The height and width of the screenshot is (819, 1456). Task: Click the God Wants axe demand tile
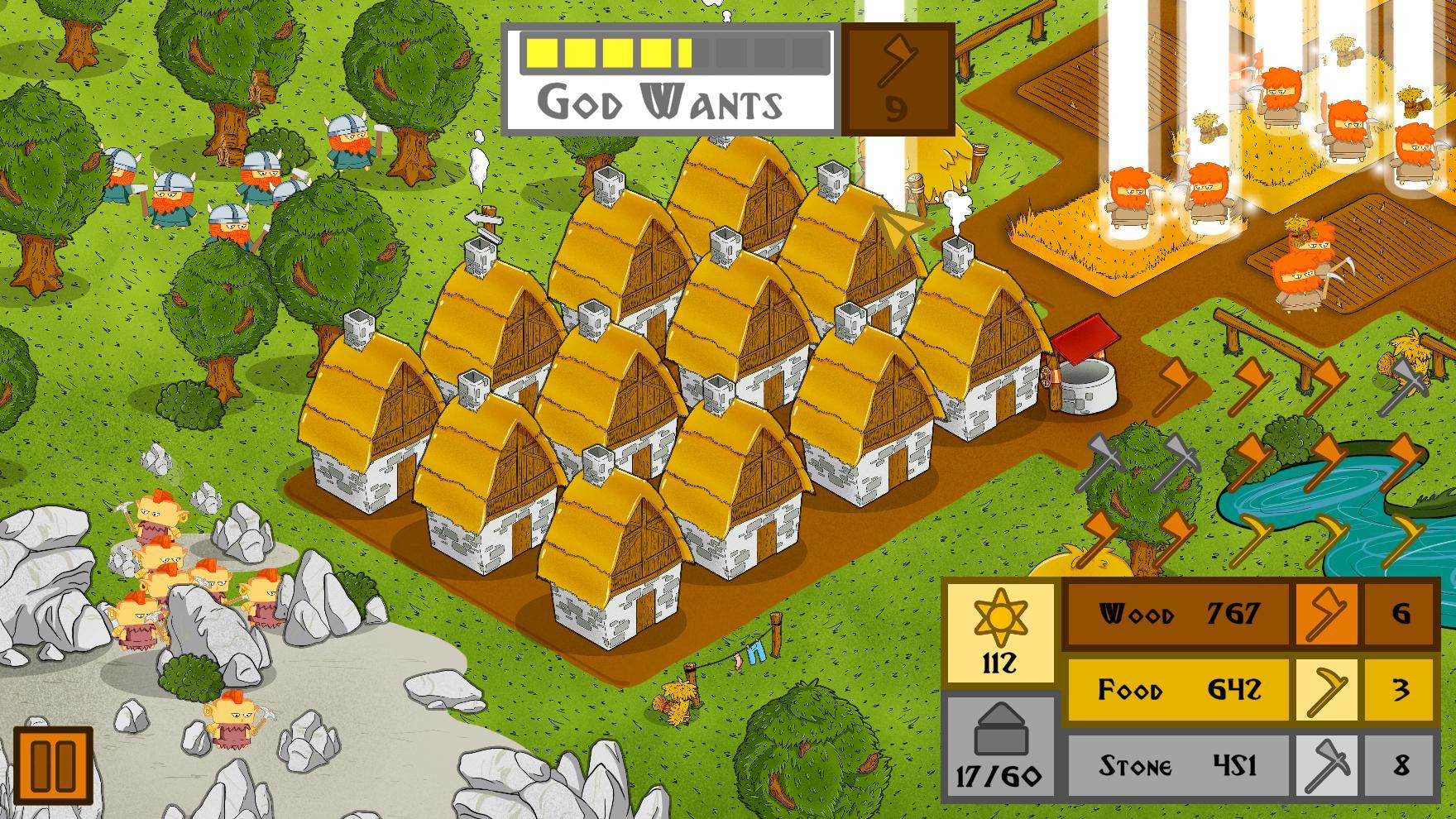[897, 79]
